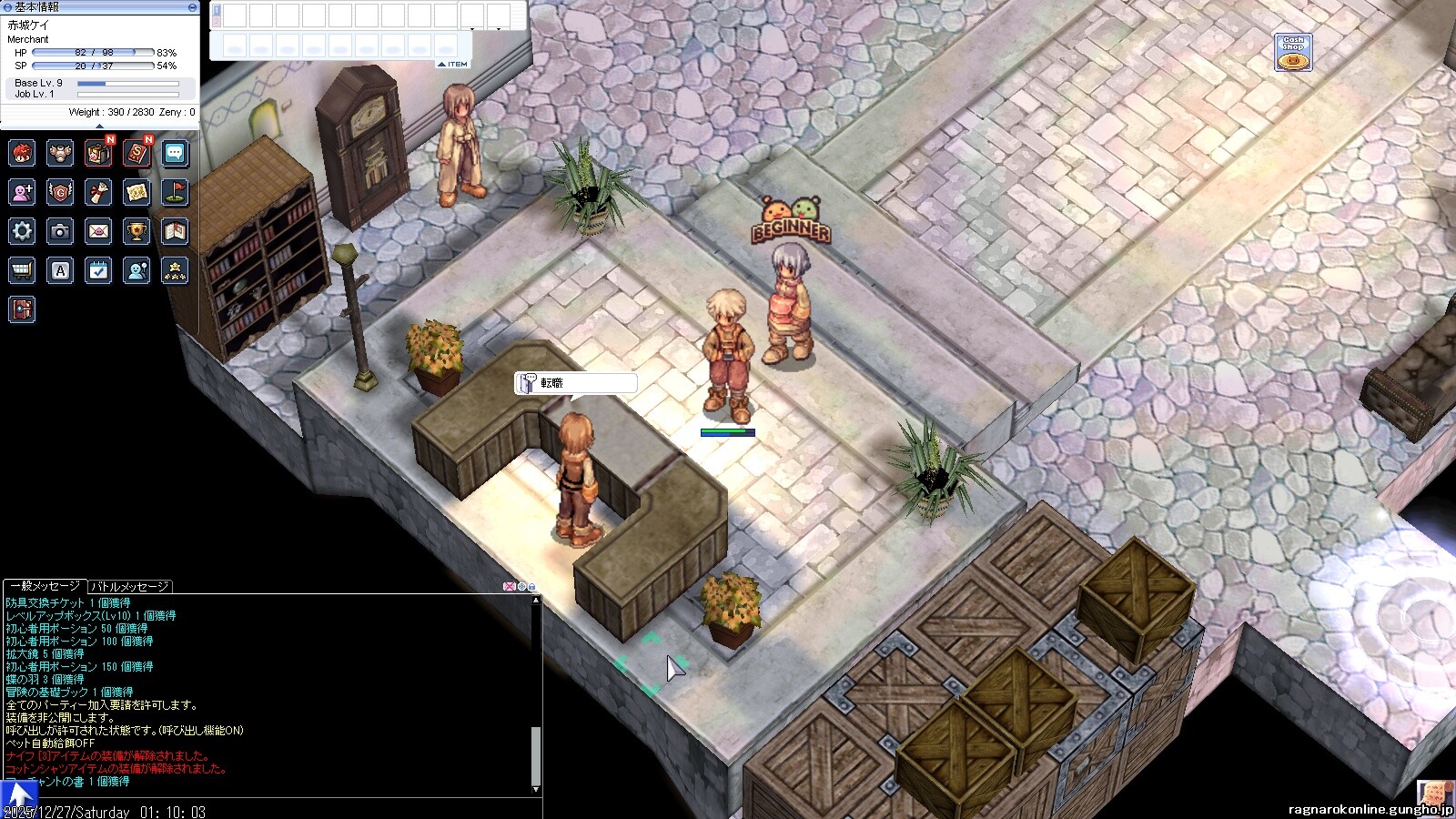Toggle the ITEM hotbar expander
Image resolution: width=1456 pixels, height=819 pixels.
pyautogui.click(x=453, y=65)
